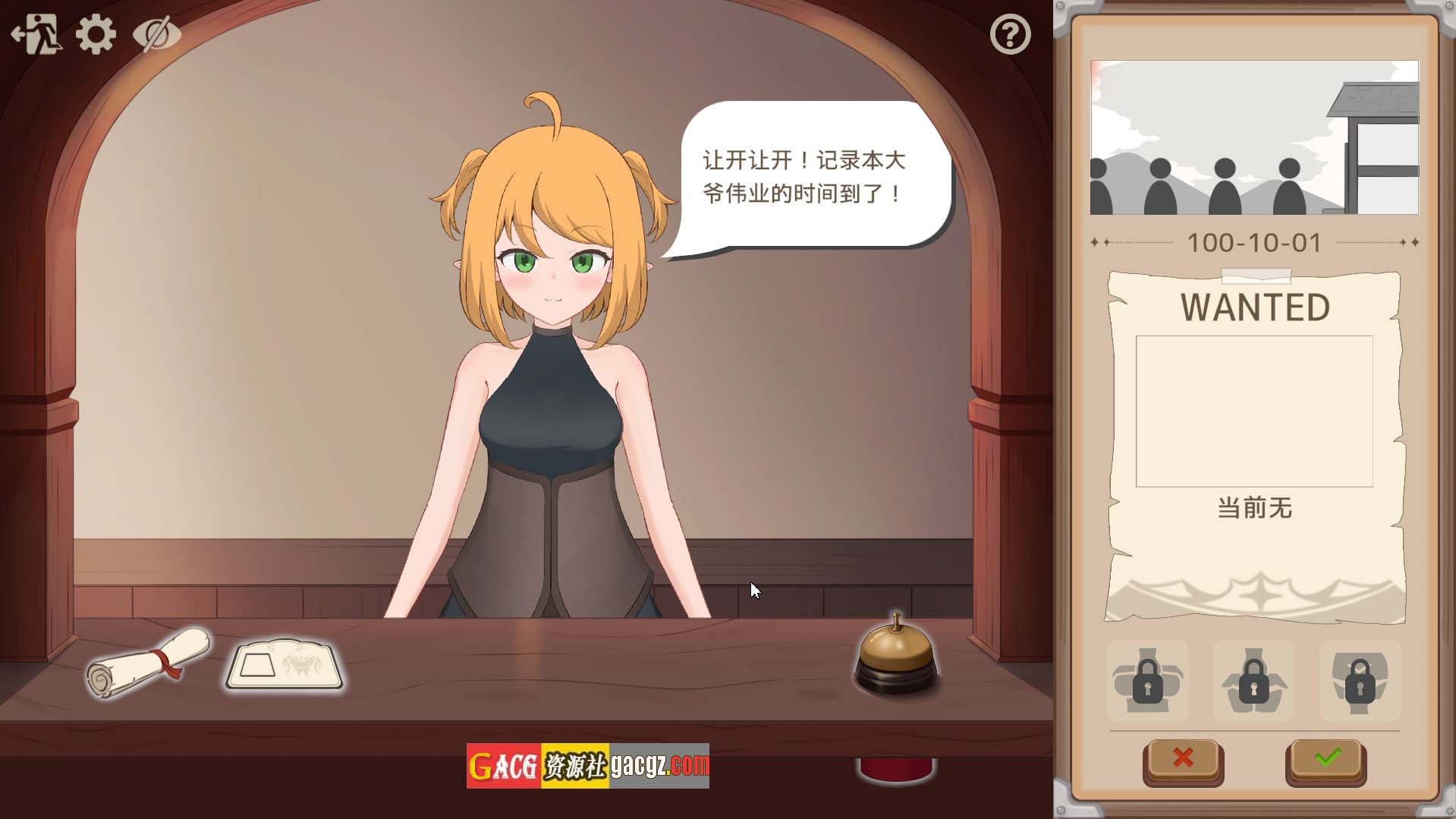Approve with the green checkmark button
1456x819 pixels.
click(x=1326, y=758)
